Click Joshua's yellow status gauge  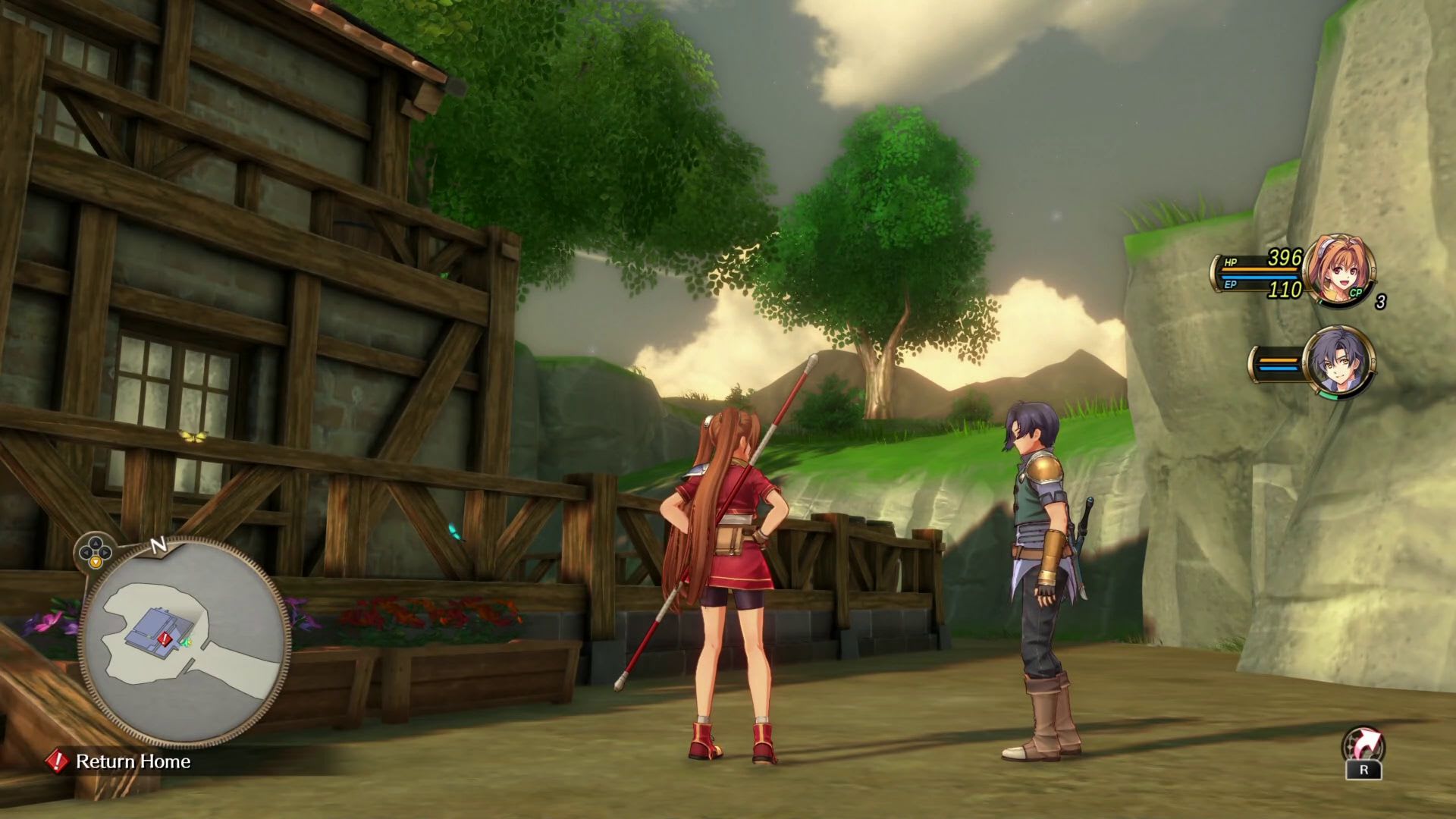[1278, 359]
